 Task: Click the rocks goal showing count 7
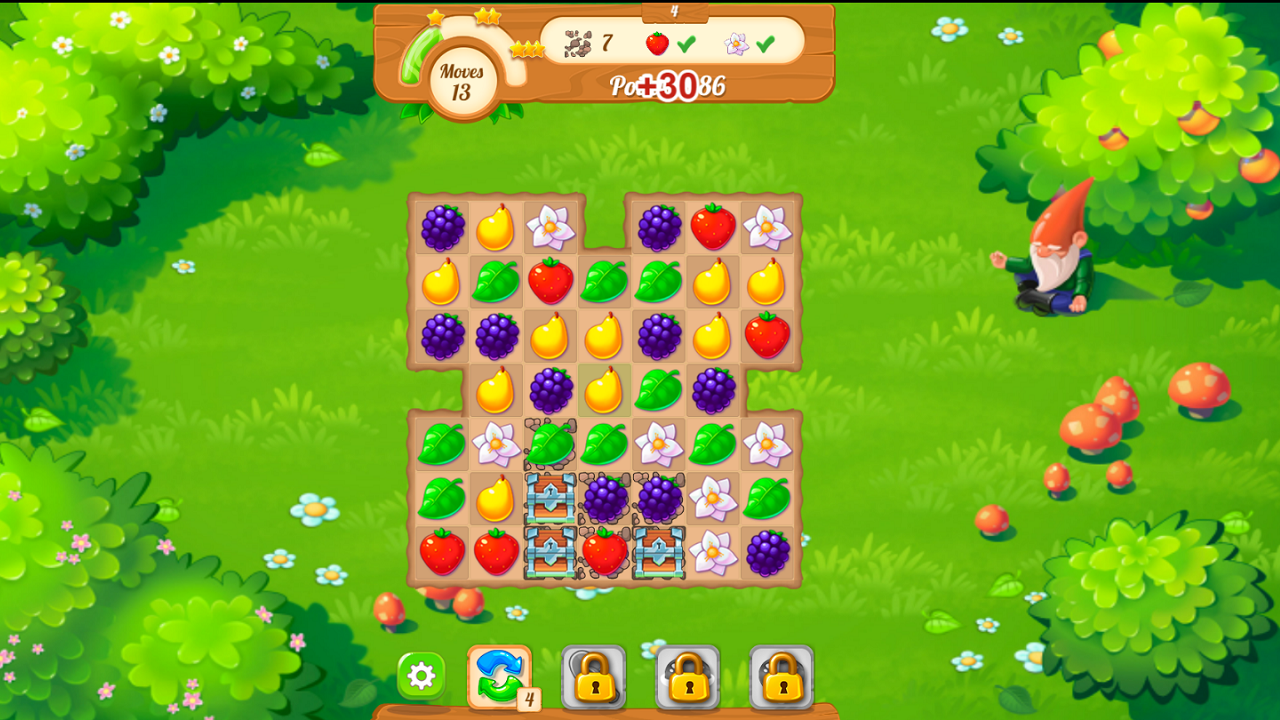coord(578,43)
